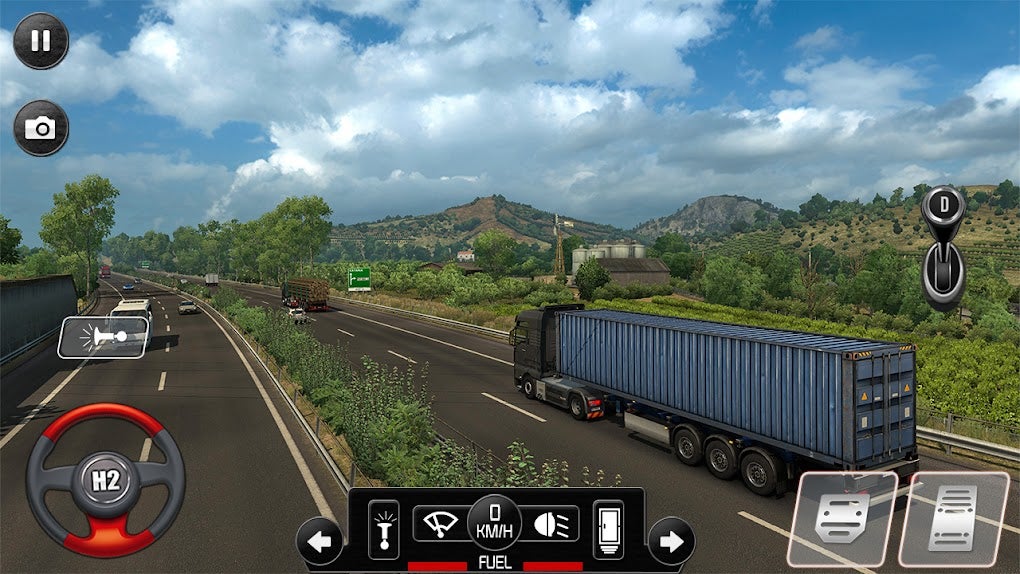Switch the camera view

point(41,128)
